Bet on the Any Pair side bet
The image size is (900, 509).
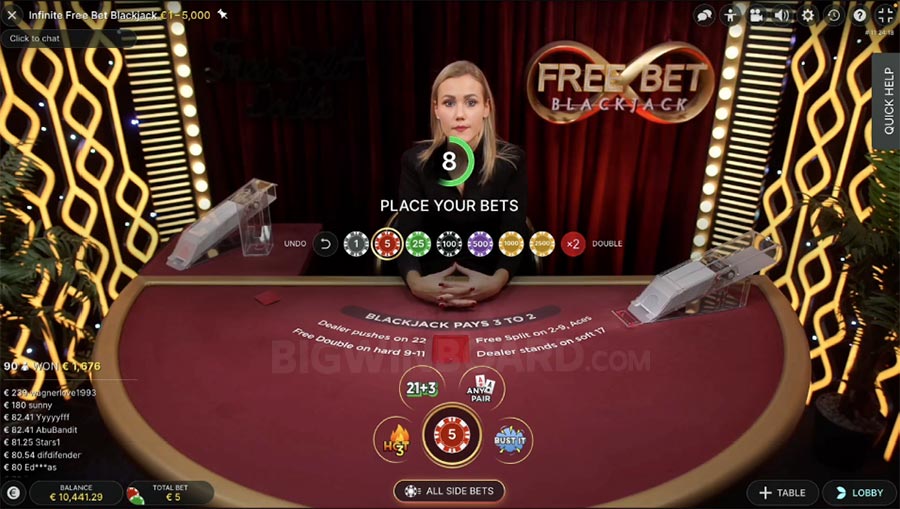[x=481, y=388]
